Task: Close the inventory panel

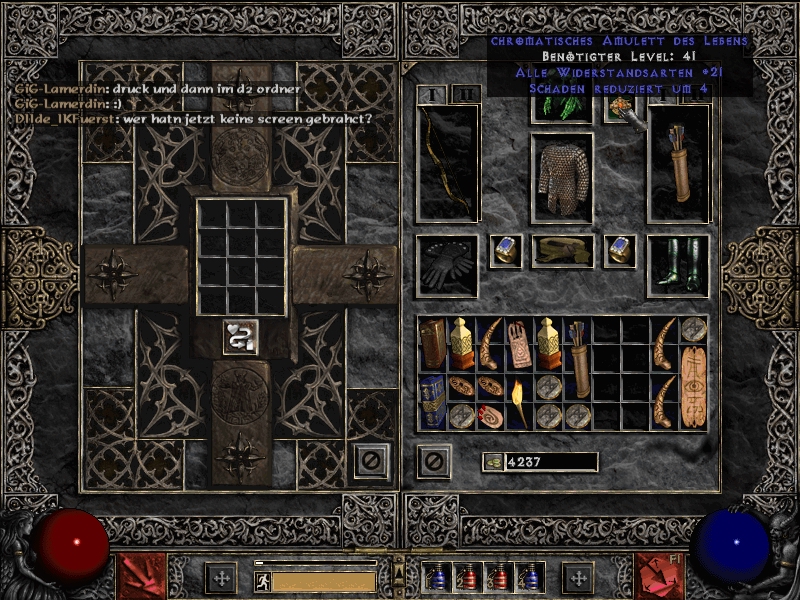Action: point(433,461)
